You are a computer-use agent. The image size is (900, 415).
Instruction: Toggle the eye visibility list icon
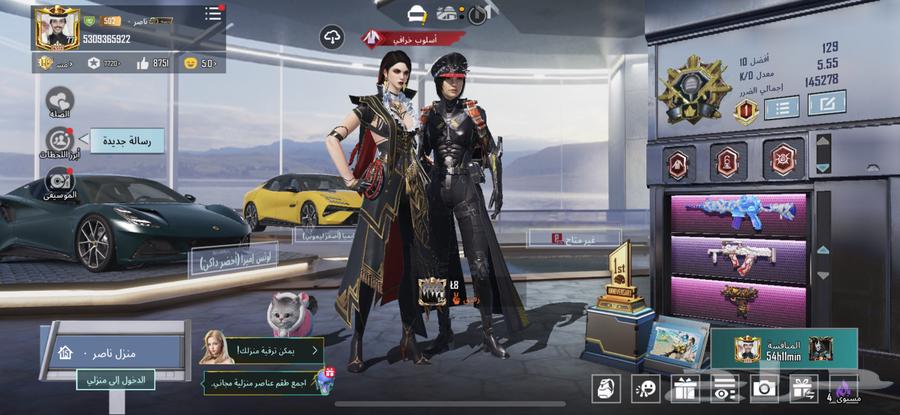coord(724,388)
